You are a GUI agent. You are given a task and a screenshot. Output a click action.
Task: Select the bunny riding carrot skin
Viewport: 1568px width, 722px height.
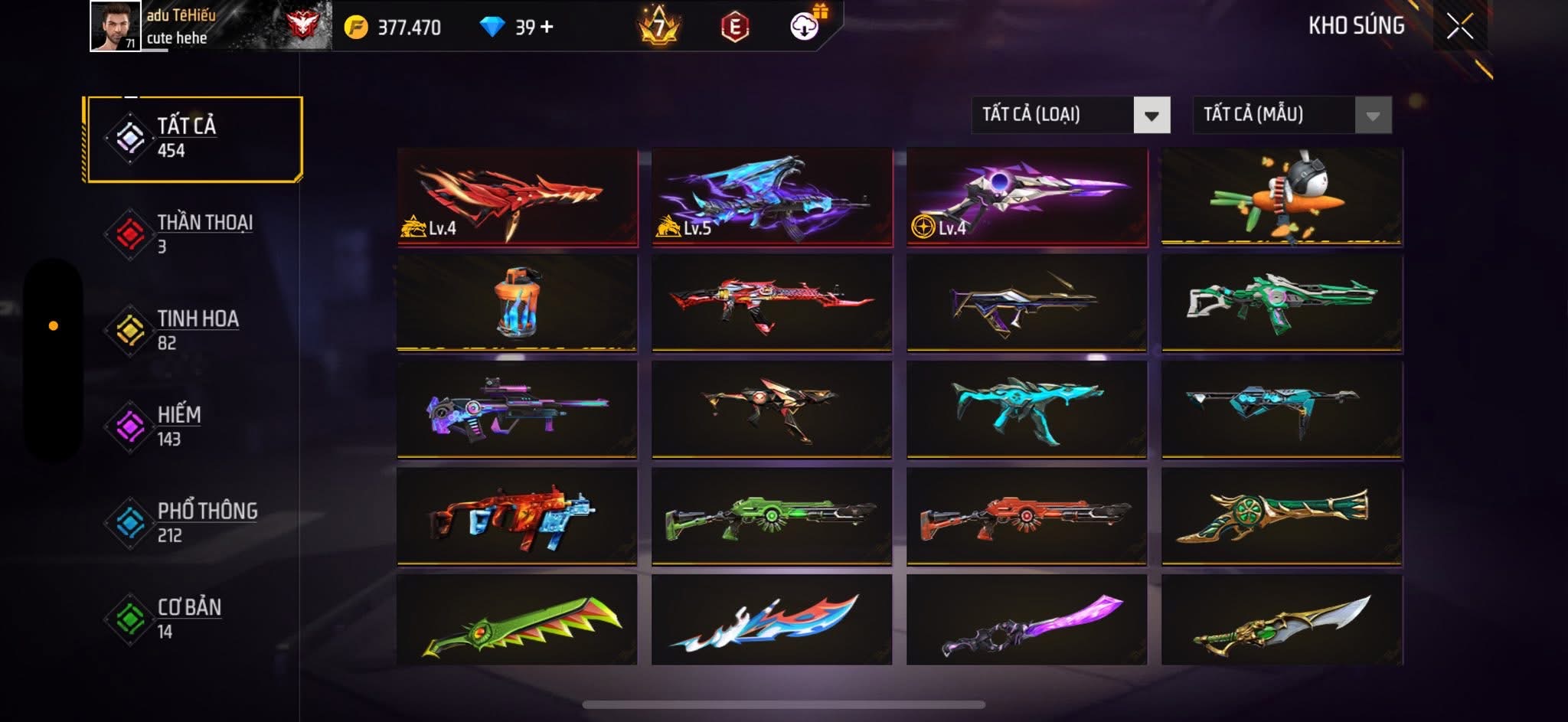click(x=1282, y=197)
